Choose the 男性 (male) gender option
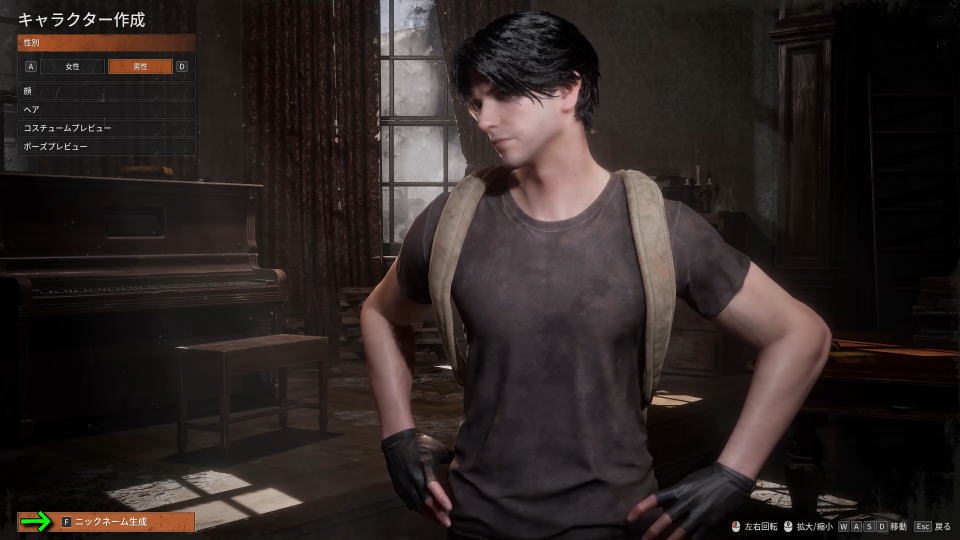The height and width of the screenshot is (540, 960). (x=139, y=67)
